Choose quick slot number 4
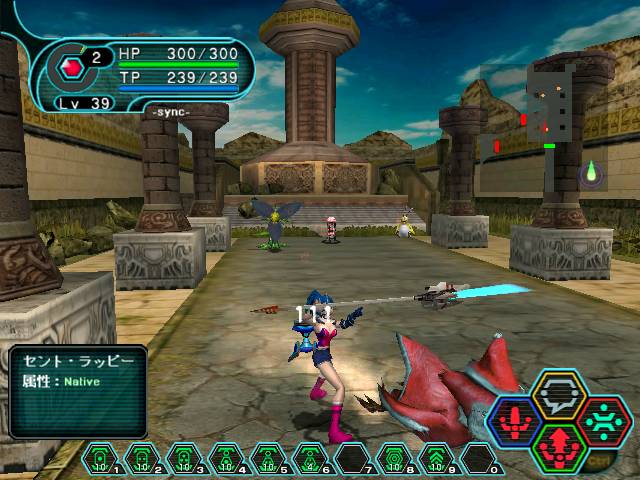This screenshot has height=480, width=640. (x=223, y=458)
